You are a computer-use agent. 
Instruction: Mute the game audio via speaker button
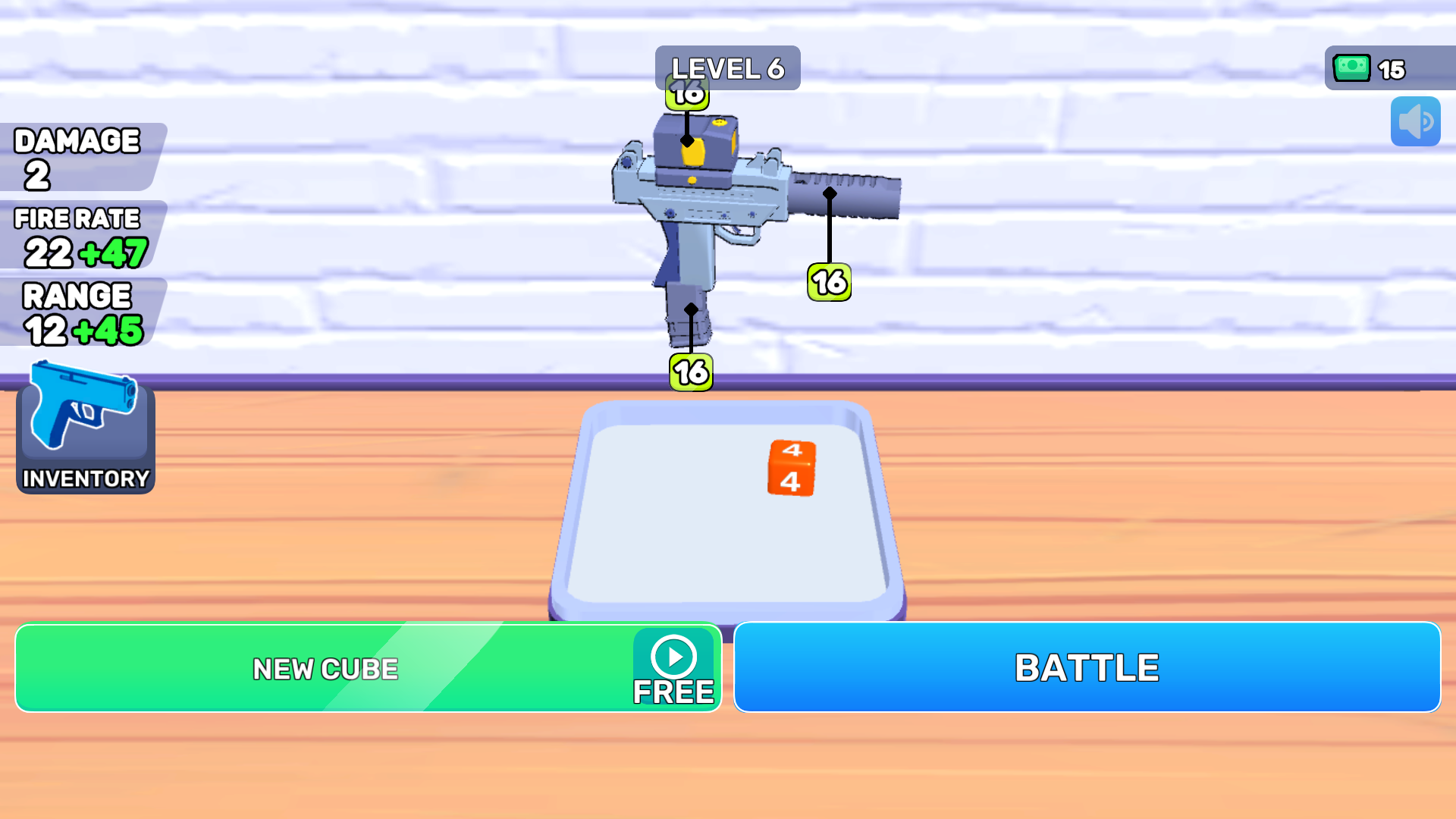pos(1415,121)
